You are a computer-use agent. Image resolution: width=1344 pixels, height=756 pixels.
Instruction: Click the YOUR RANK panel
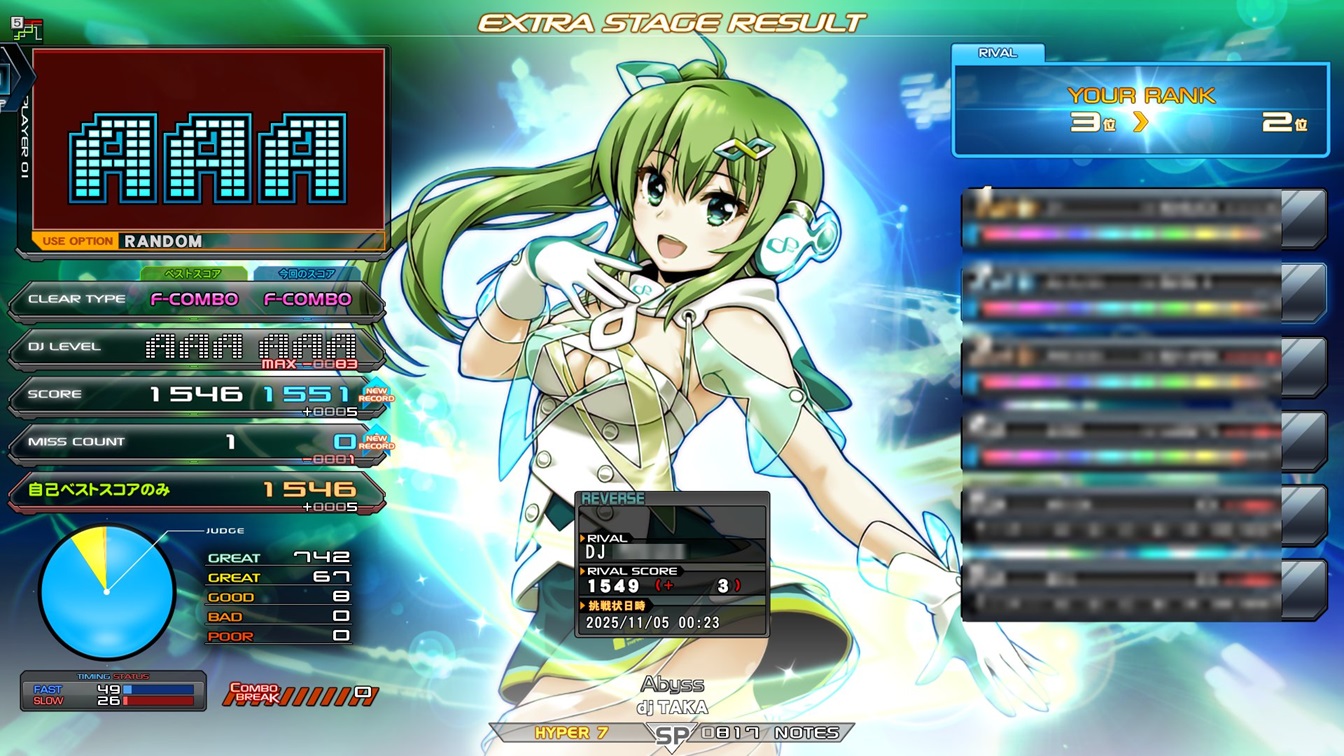click(1140, 110)
